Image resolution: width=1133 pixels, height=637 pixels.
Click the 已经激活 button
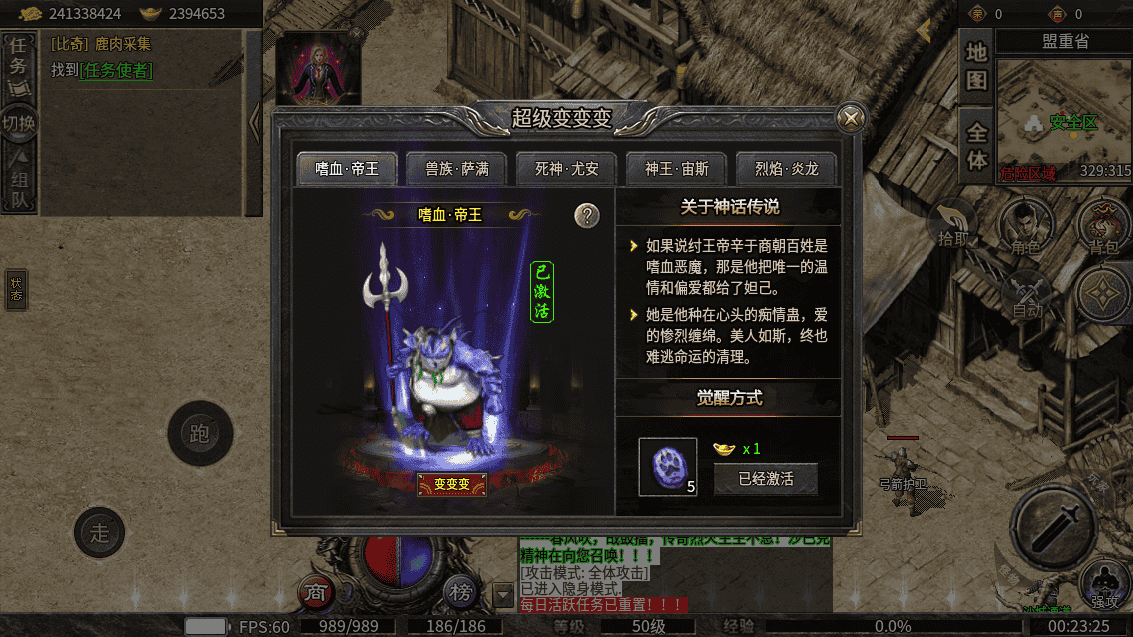pyautogui.click(x=765, y=479)
